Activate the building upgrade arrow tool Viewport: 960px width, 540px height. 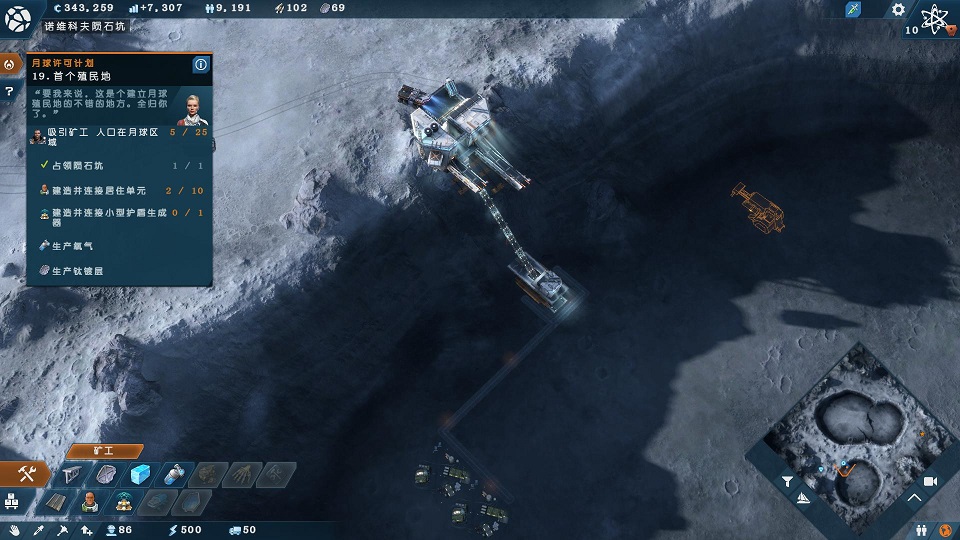(x=85, y=530)
